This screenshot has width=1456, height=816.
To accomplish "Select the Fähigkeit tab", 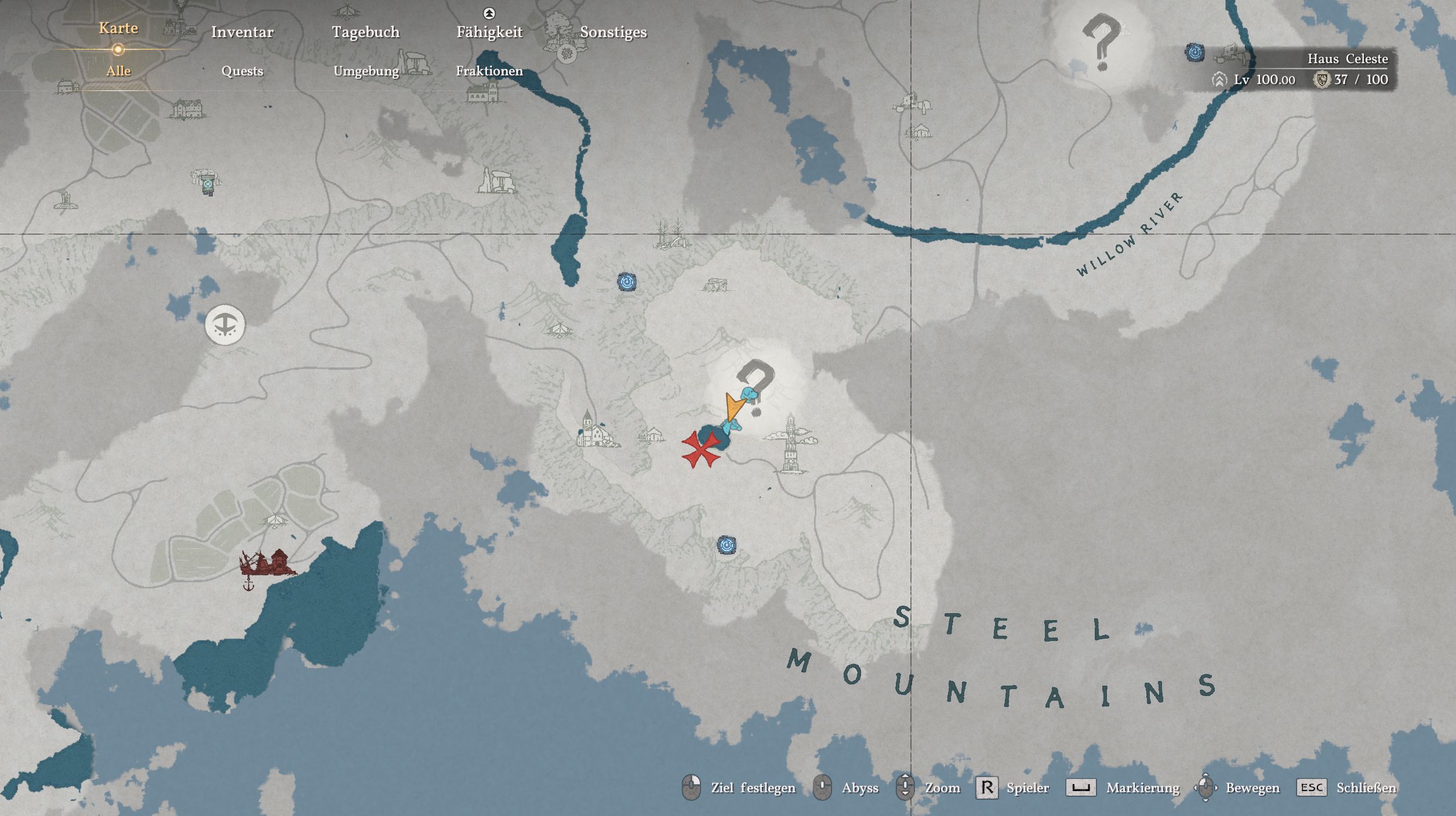I will [x=489, y=32].
